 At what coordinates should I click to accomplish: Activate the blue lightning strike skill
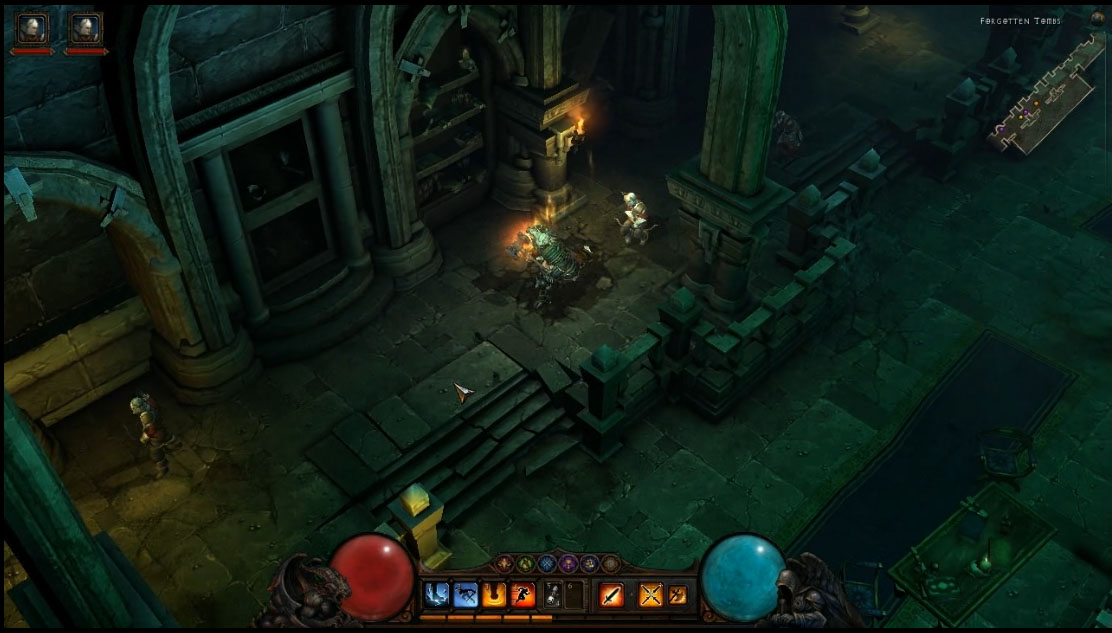(436, 596)
